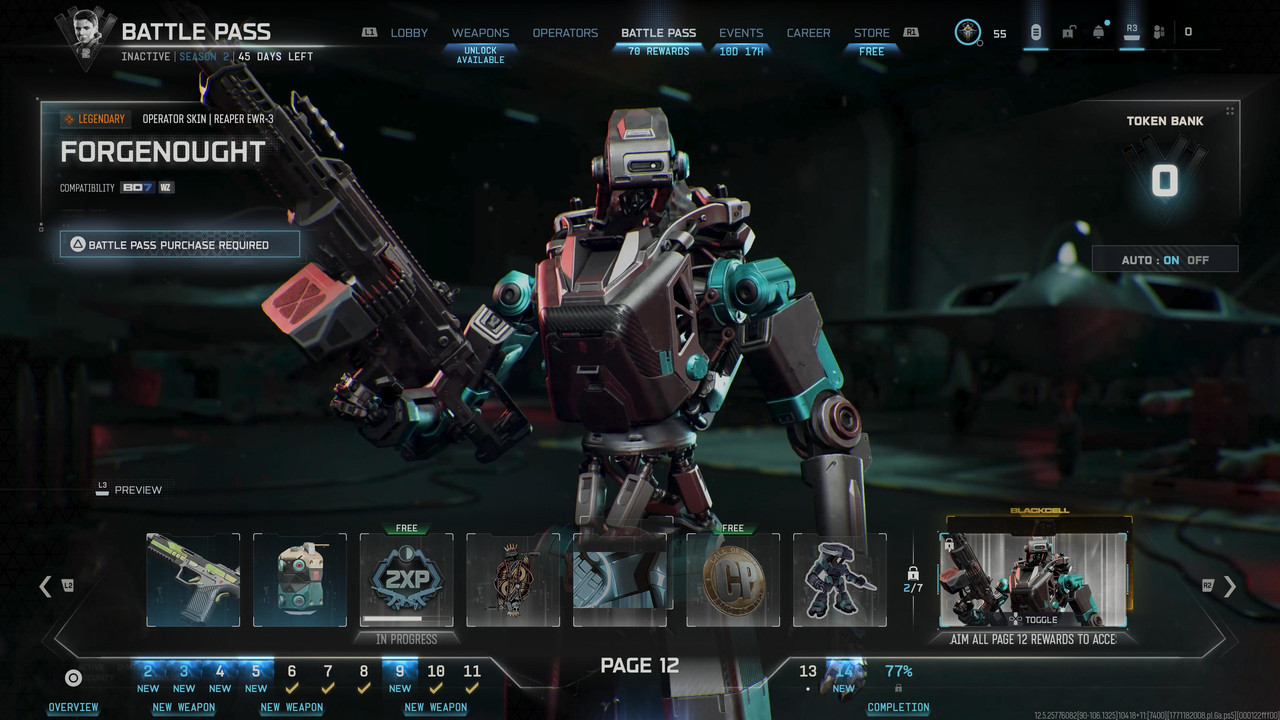Choose the free 2XP token reward
The width and height of the screenshot is (1280, 720).
point(407,580)
